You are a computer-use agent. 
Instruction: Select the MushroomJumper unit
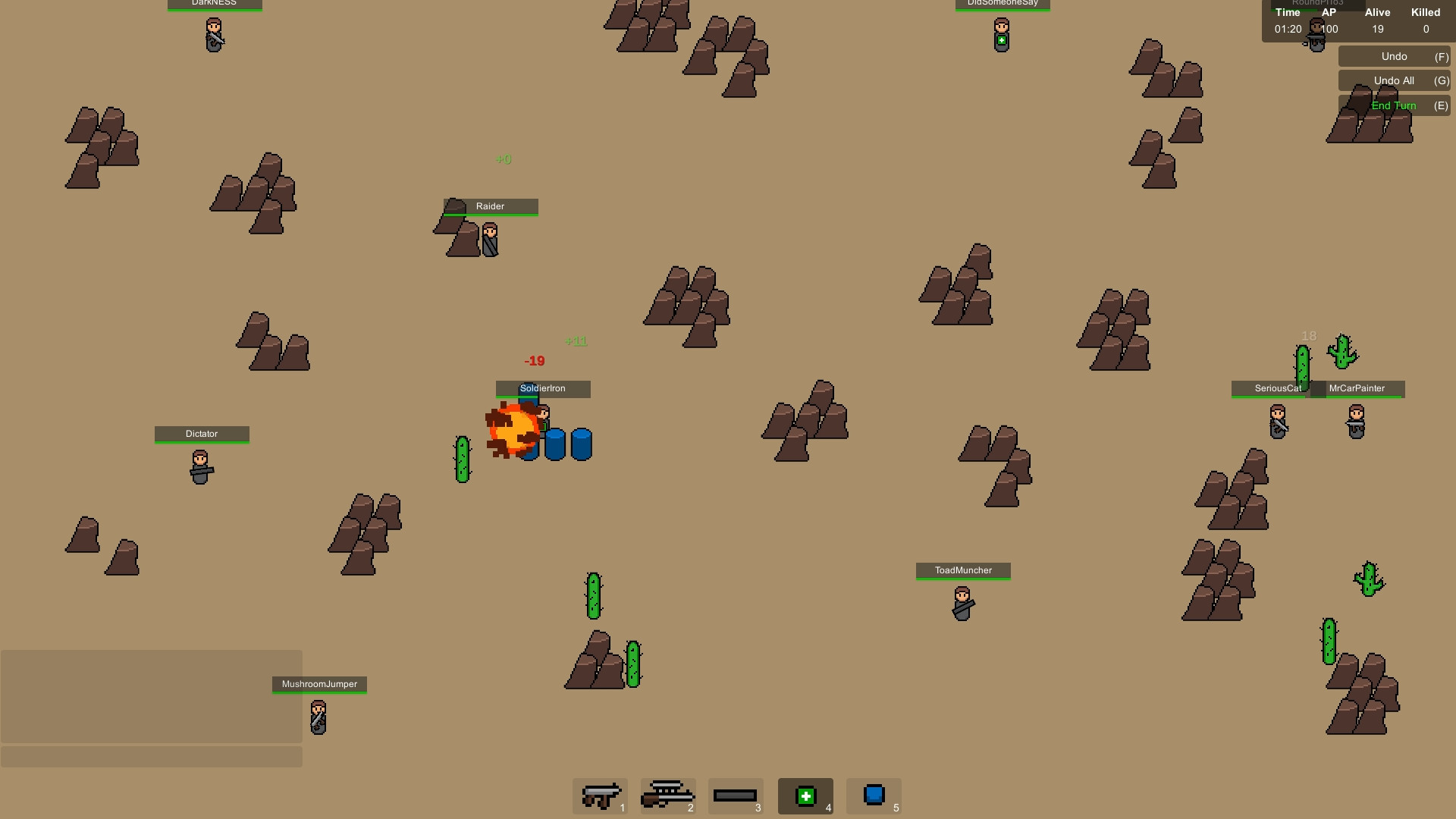point(318,717)
